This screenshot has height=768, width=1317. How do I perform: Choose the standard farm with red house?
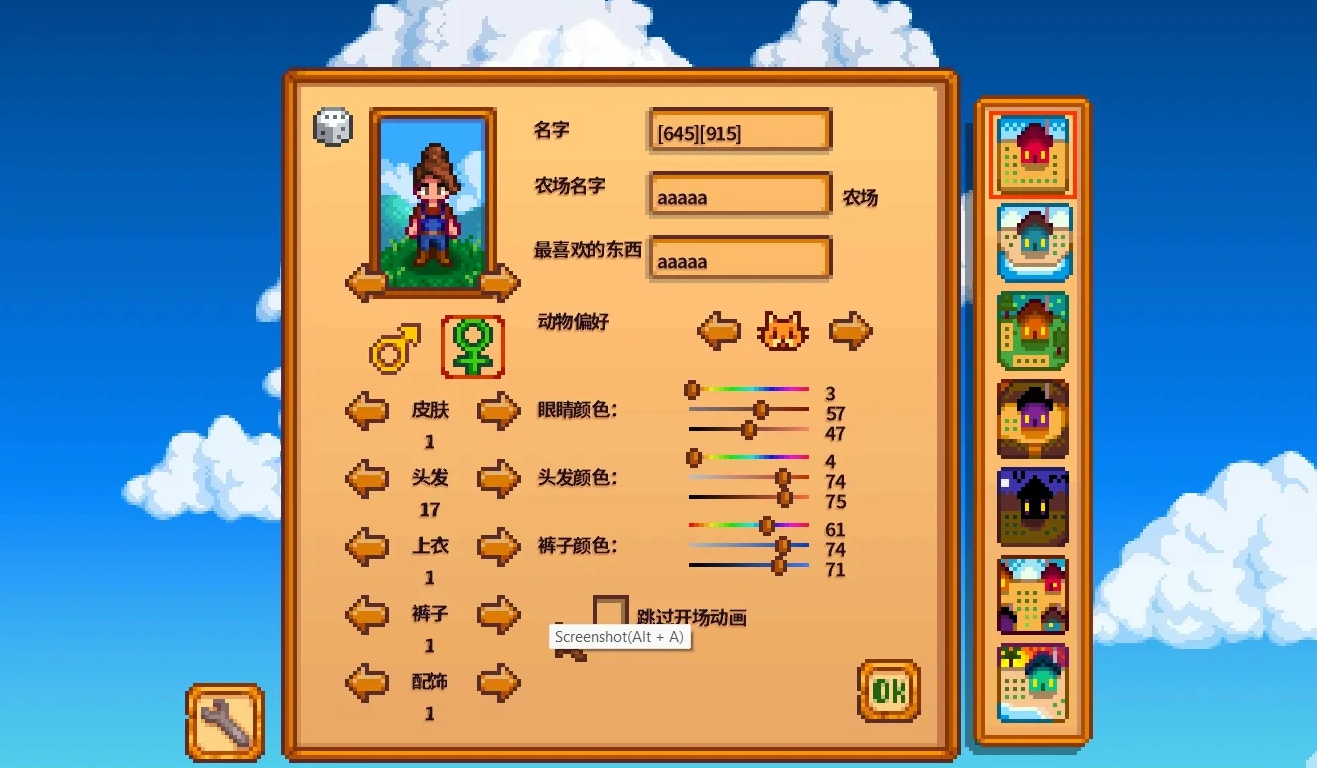(1033, 155)
